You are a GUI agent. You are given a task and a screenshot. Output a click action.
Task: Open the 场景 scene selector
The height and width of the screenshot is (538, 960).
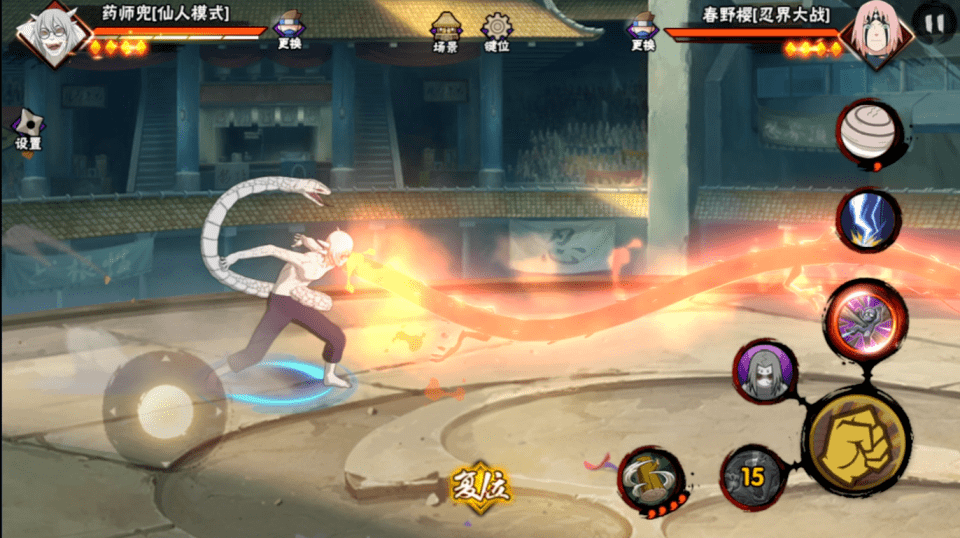pos(445,32)
